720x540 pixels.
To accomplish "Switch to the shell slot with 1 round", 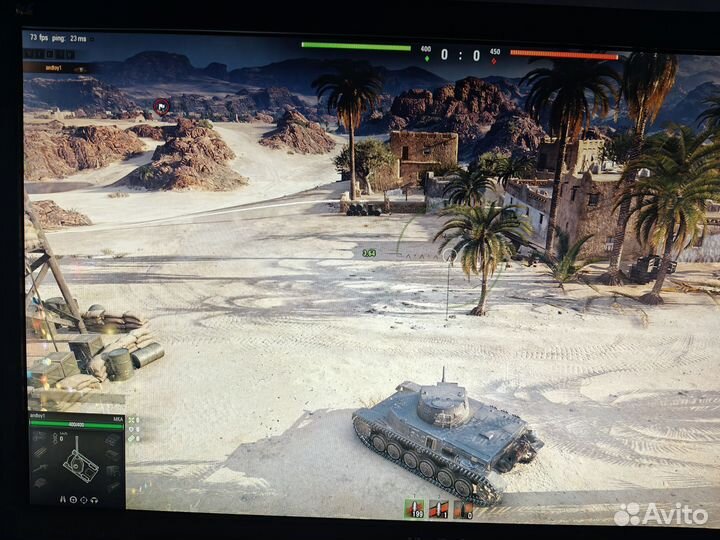I will coord(438,510).
